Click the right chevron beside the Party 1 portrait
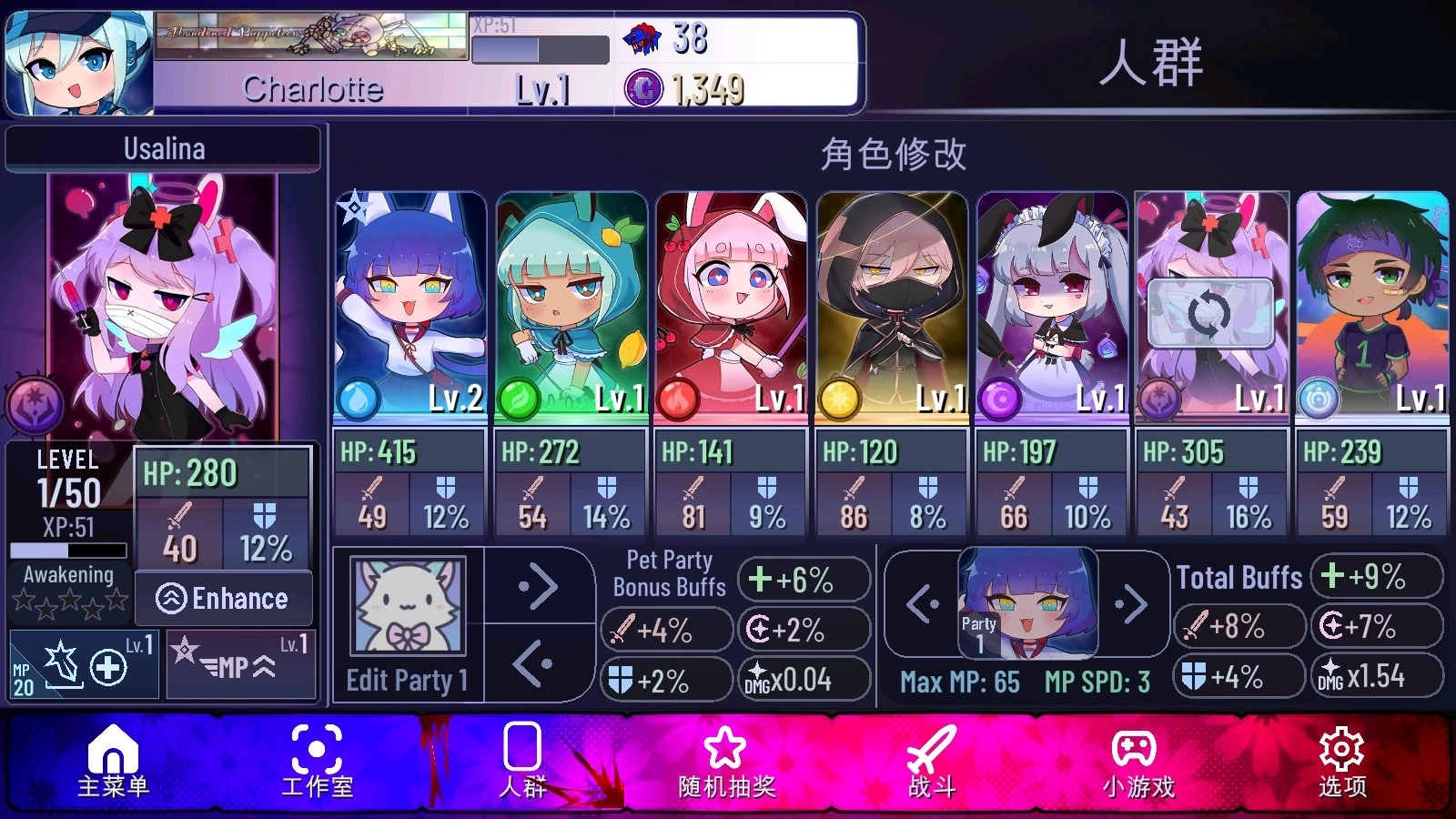 click(1134, 603)
